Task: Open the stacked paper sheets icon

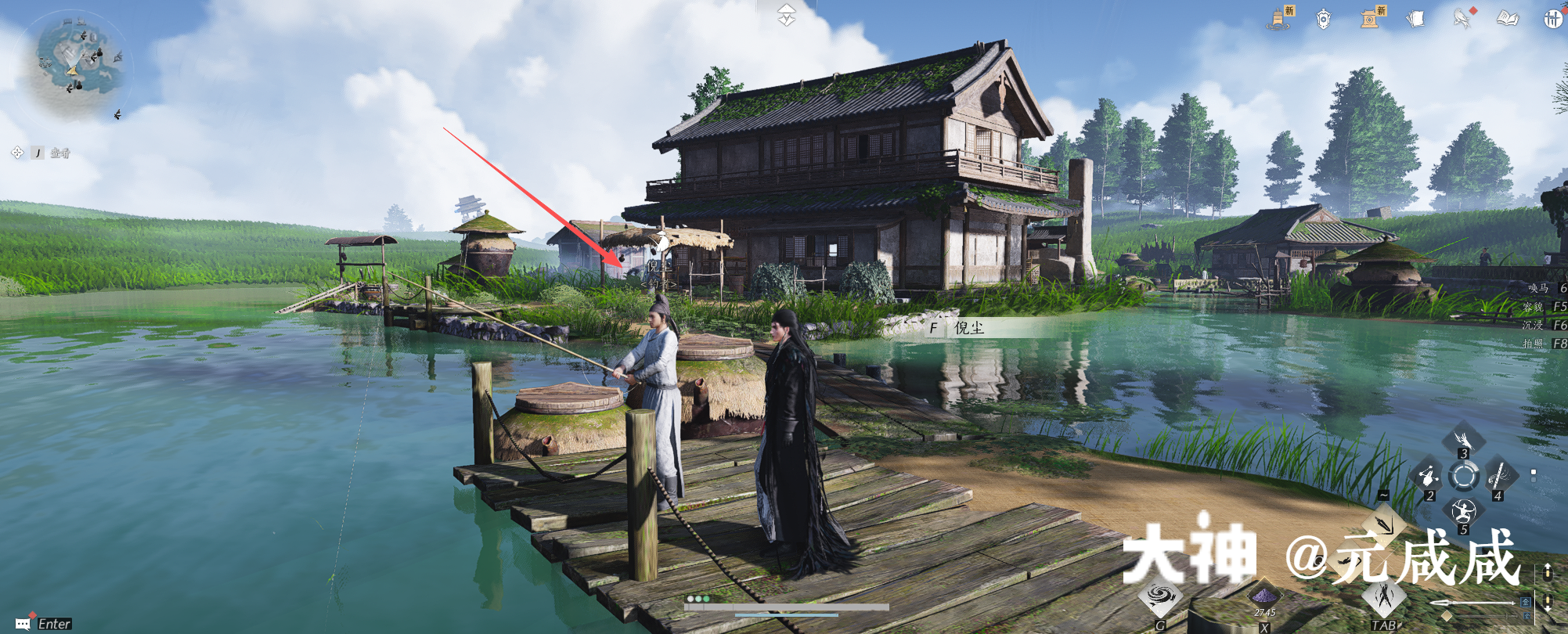Action: [x=1415, y=18]
